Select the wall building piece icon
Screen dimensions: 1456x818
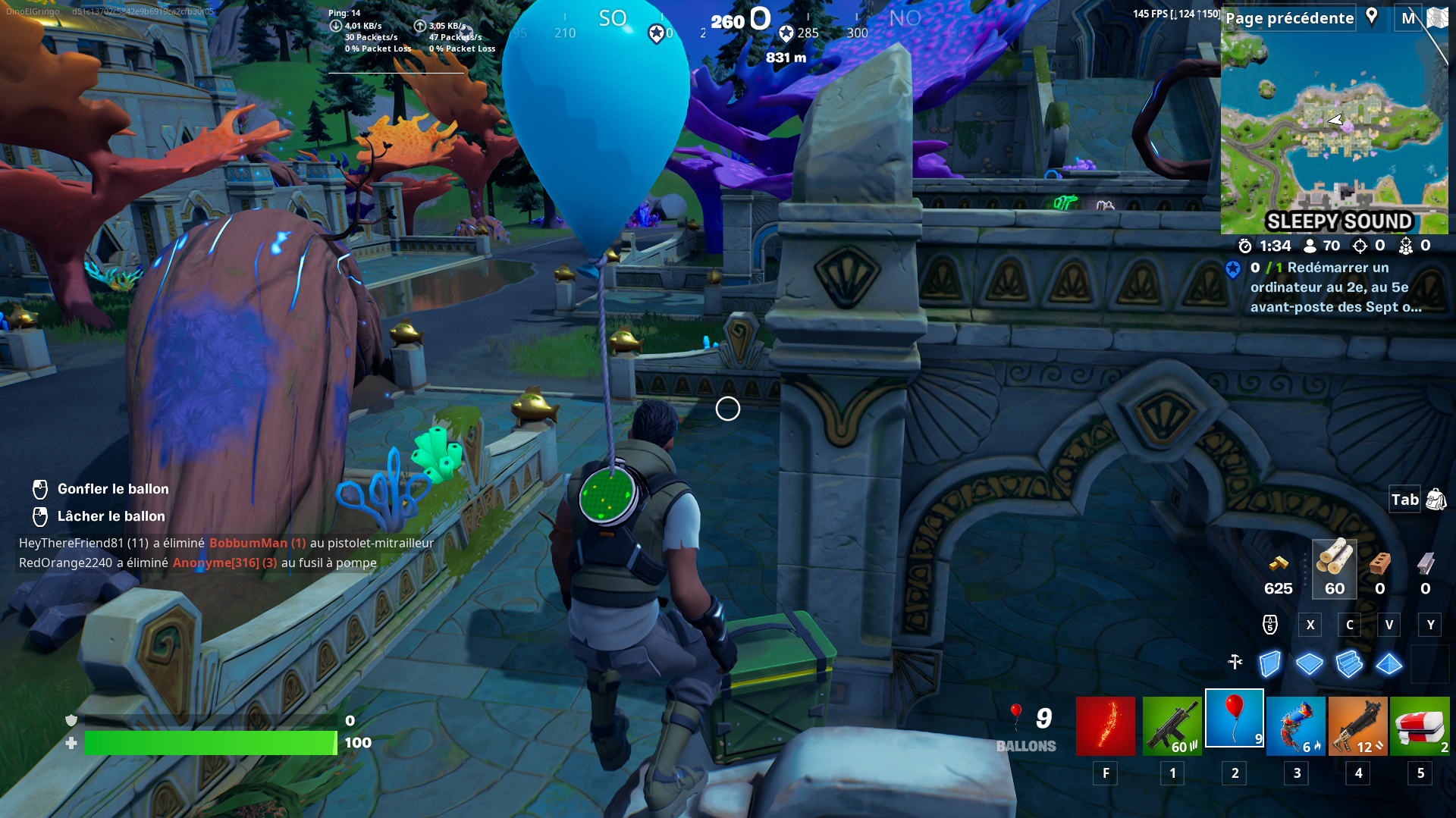(1269, 664)
